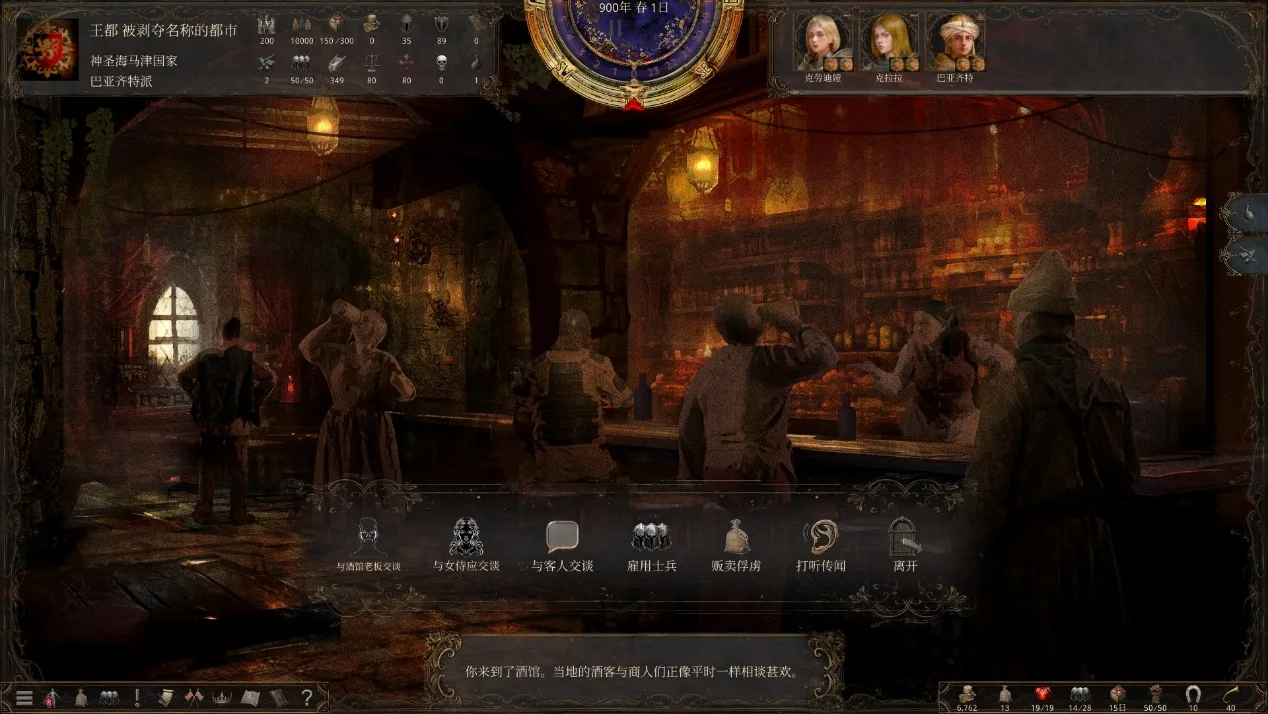Open the flask side tab on right edge
This screenshot has height=714, width=1268.
click(1247, 214)
